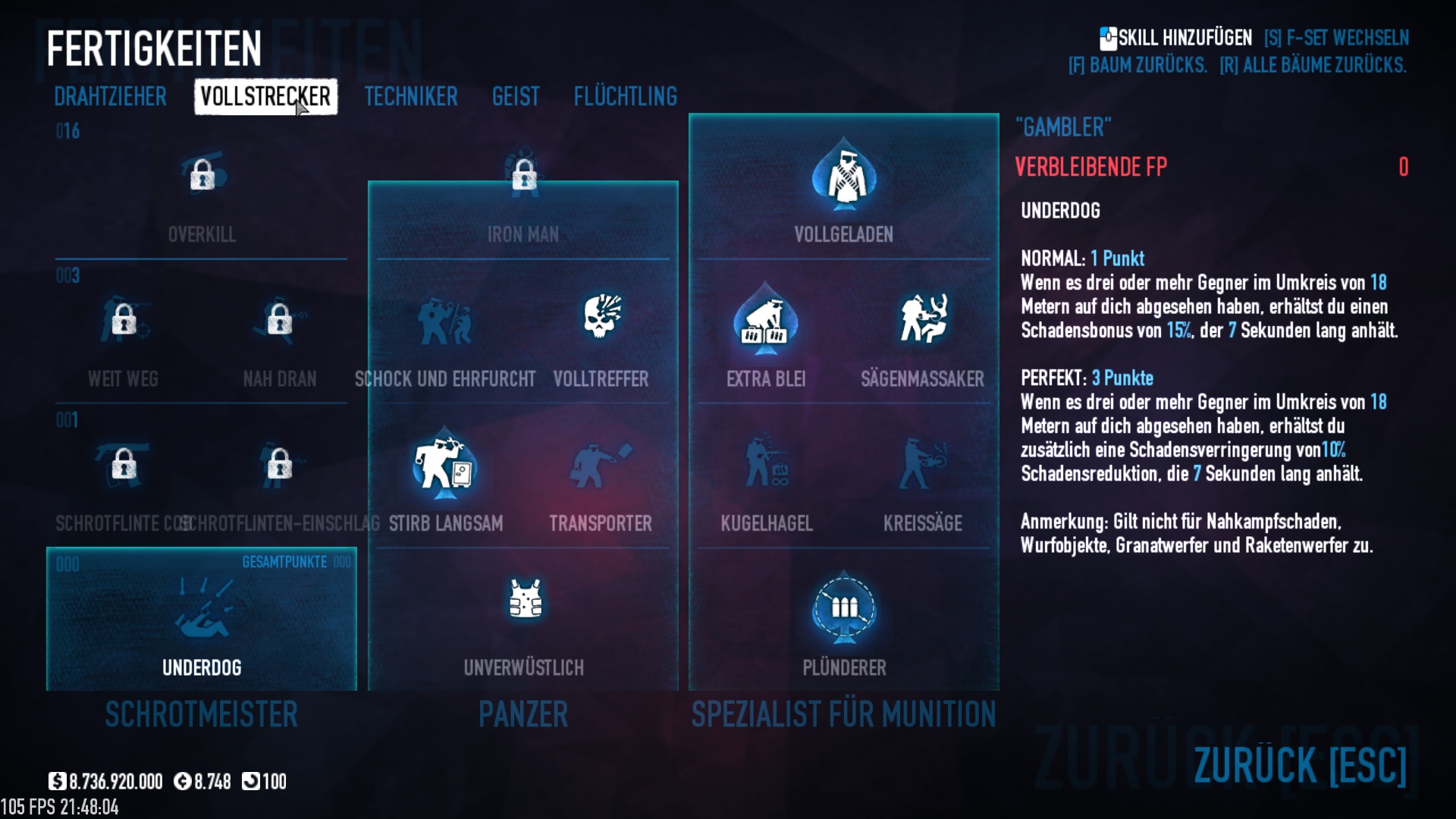Select the Plünderer ammo skill

point(844,608)
